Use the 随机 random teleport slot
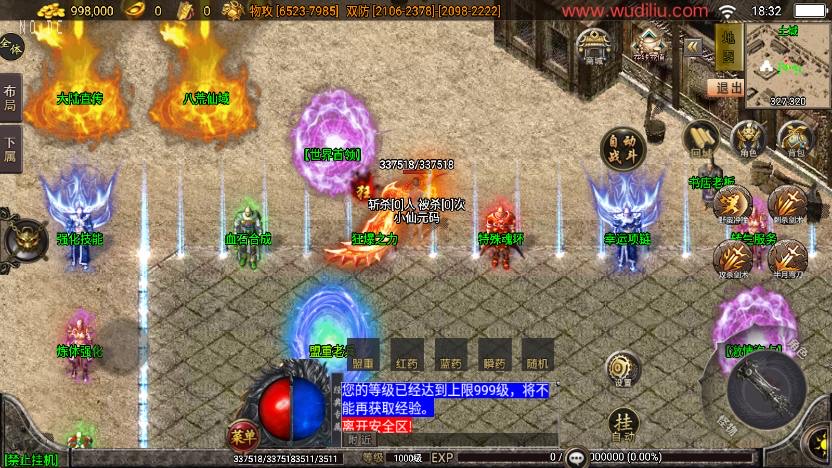 [x=537, y=354]
